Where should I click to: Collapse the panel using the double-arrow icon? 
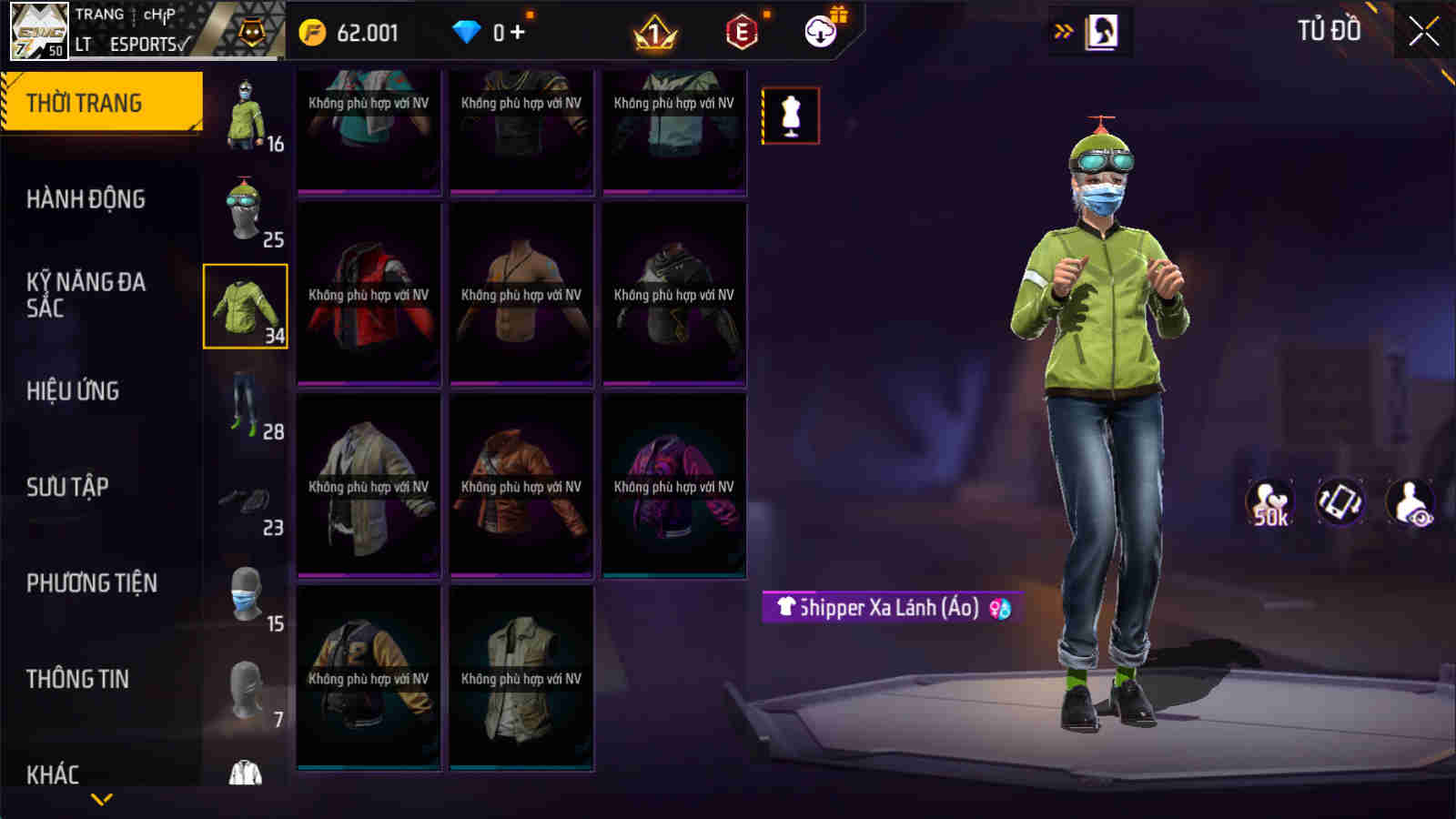(1061, 30)
